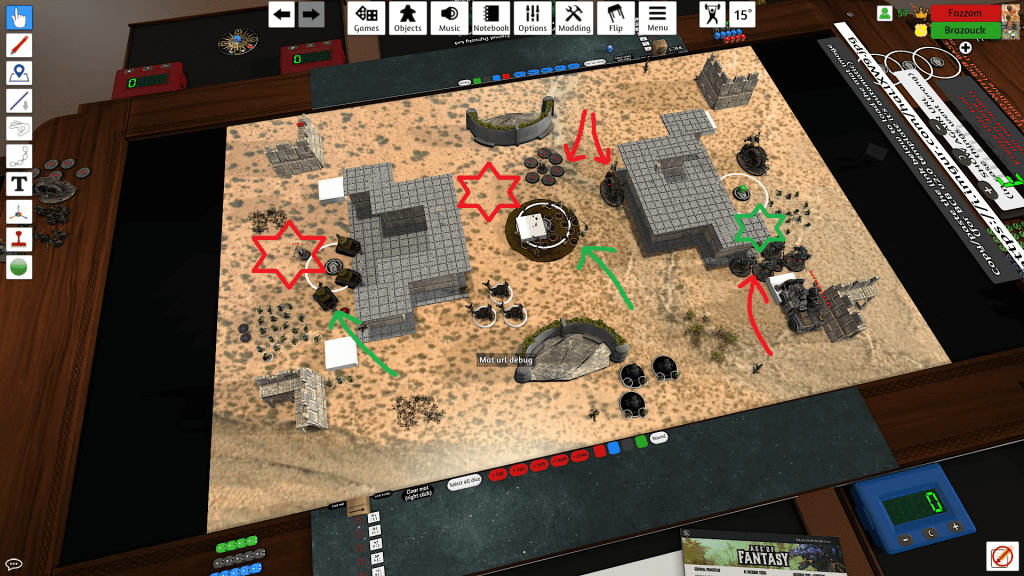
Task: Open the Objects menu
Action: point(408,17)
